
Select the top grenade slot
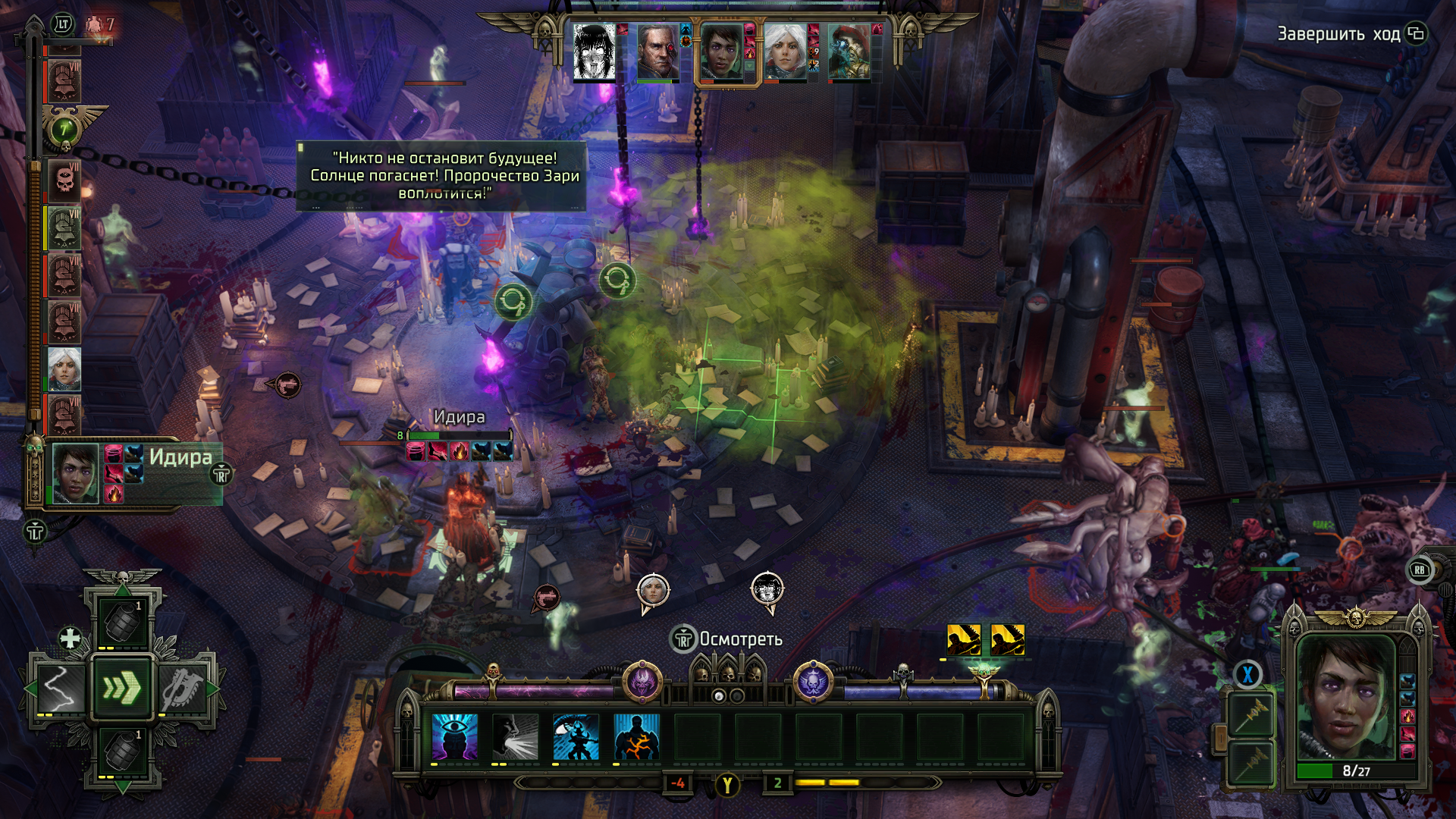pyautogui.click(x=122, y=623)
